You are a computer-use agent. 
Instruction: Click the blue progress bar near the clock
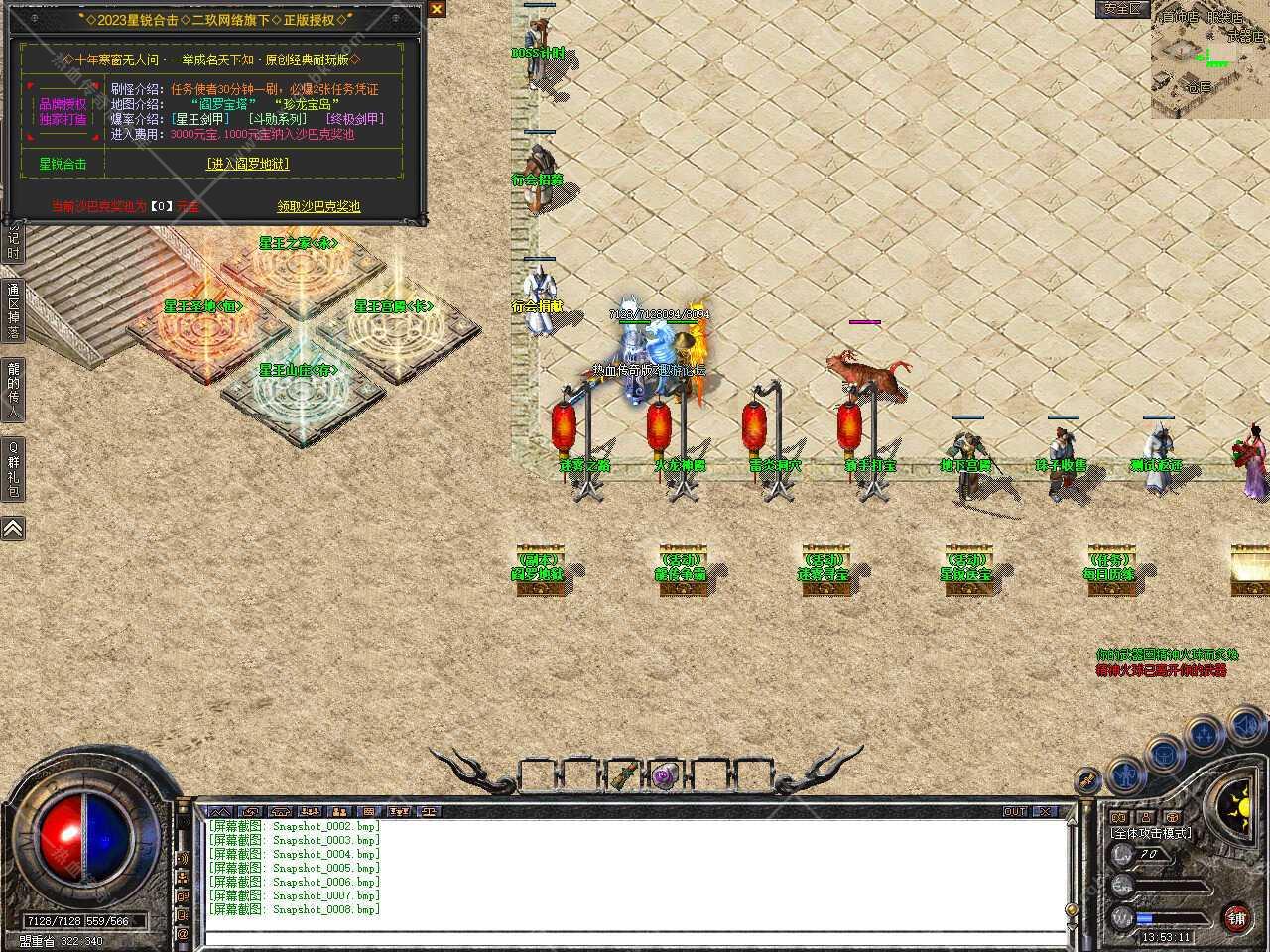(x=1146, y=918)
